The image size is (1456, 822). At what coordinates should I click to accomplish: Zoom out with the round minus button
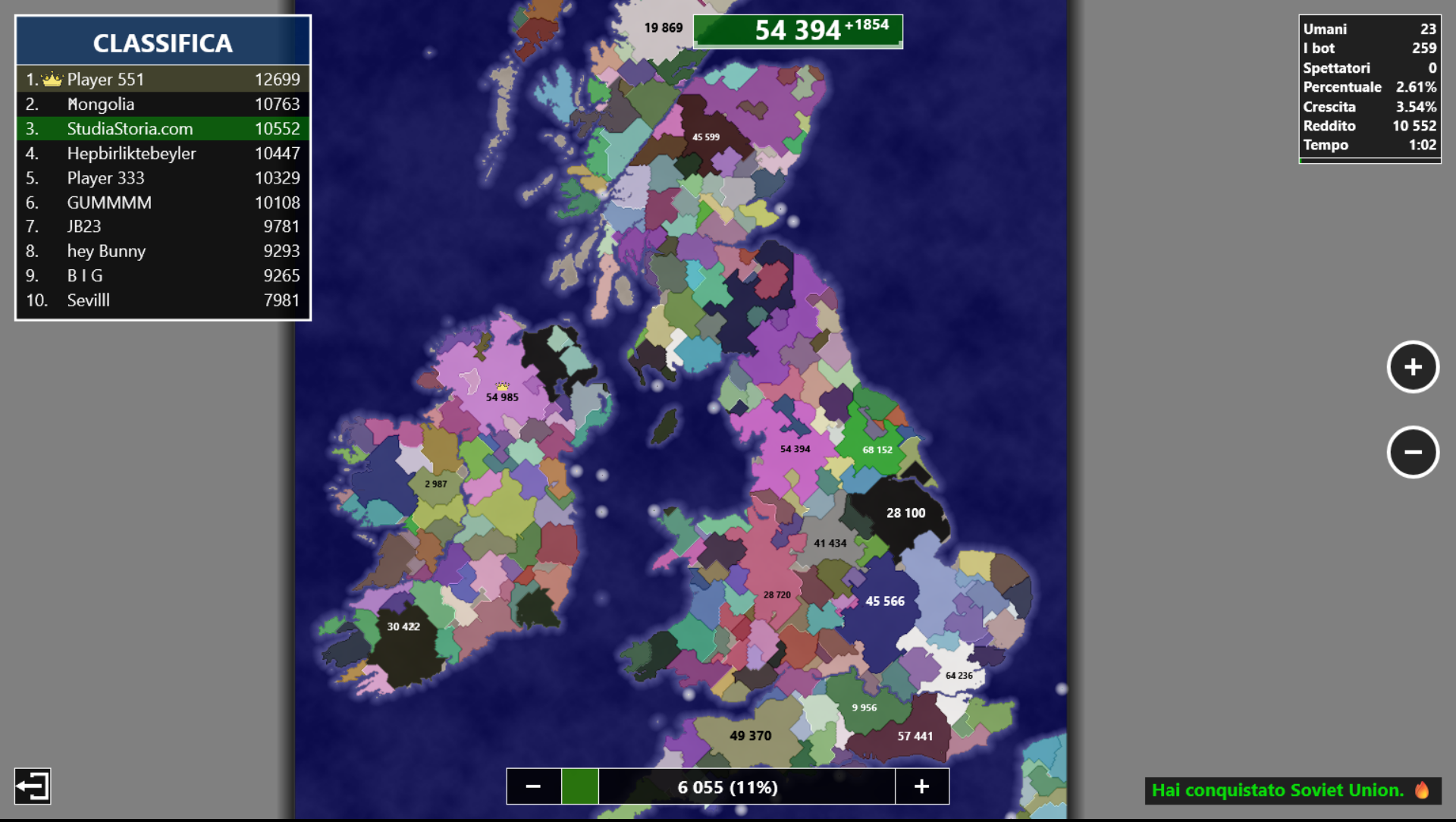point(1412,452)
